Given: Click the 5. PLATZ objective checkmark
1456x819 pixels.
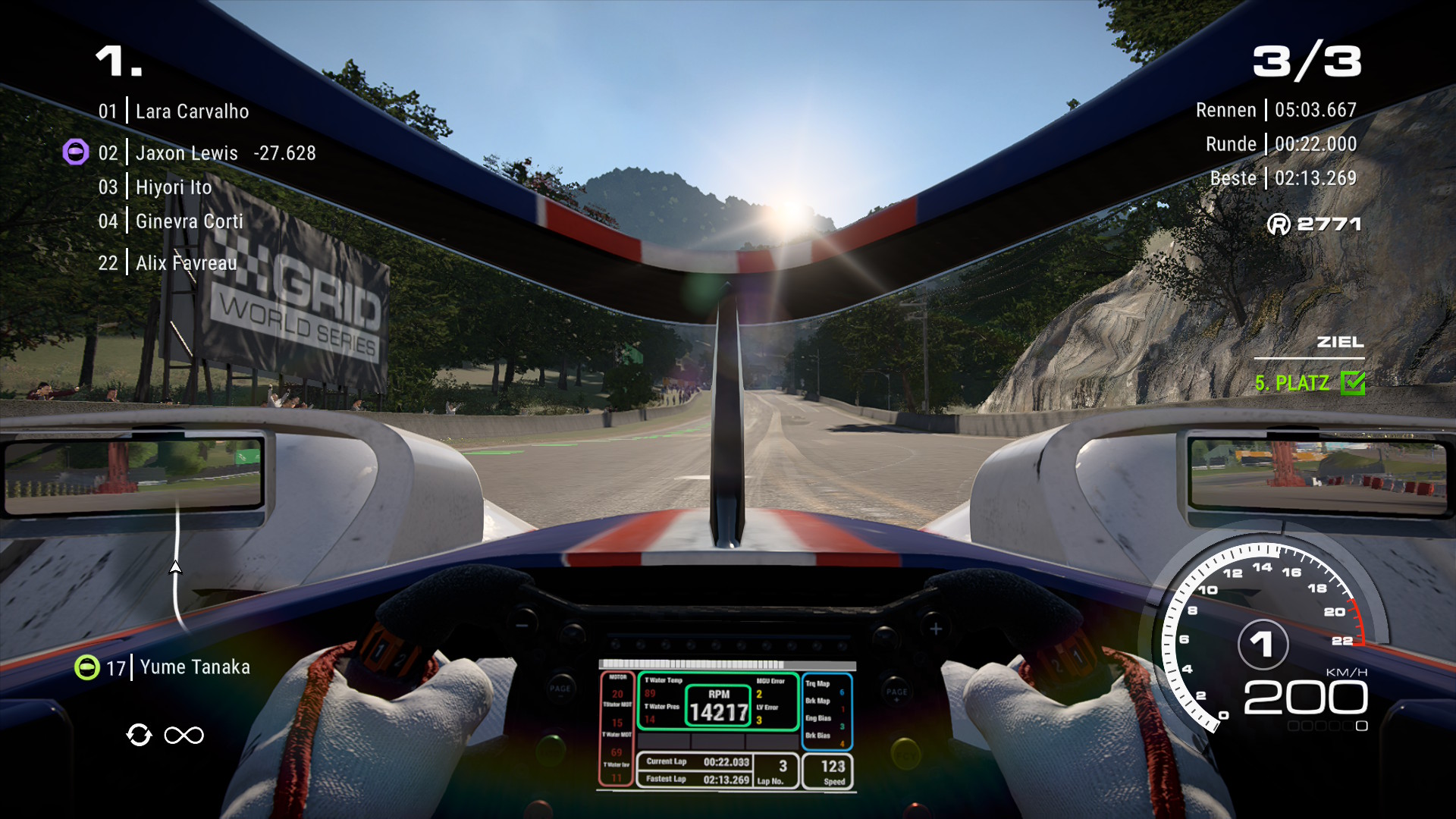Looking at the screenshot, I should 1352,383.
